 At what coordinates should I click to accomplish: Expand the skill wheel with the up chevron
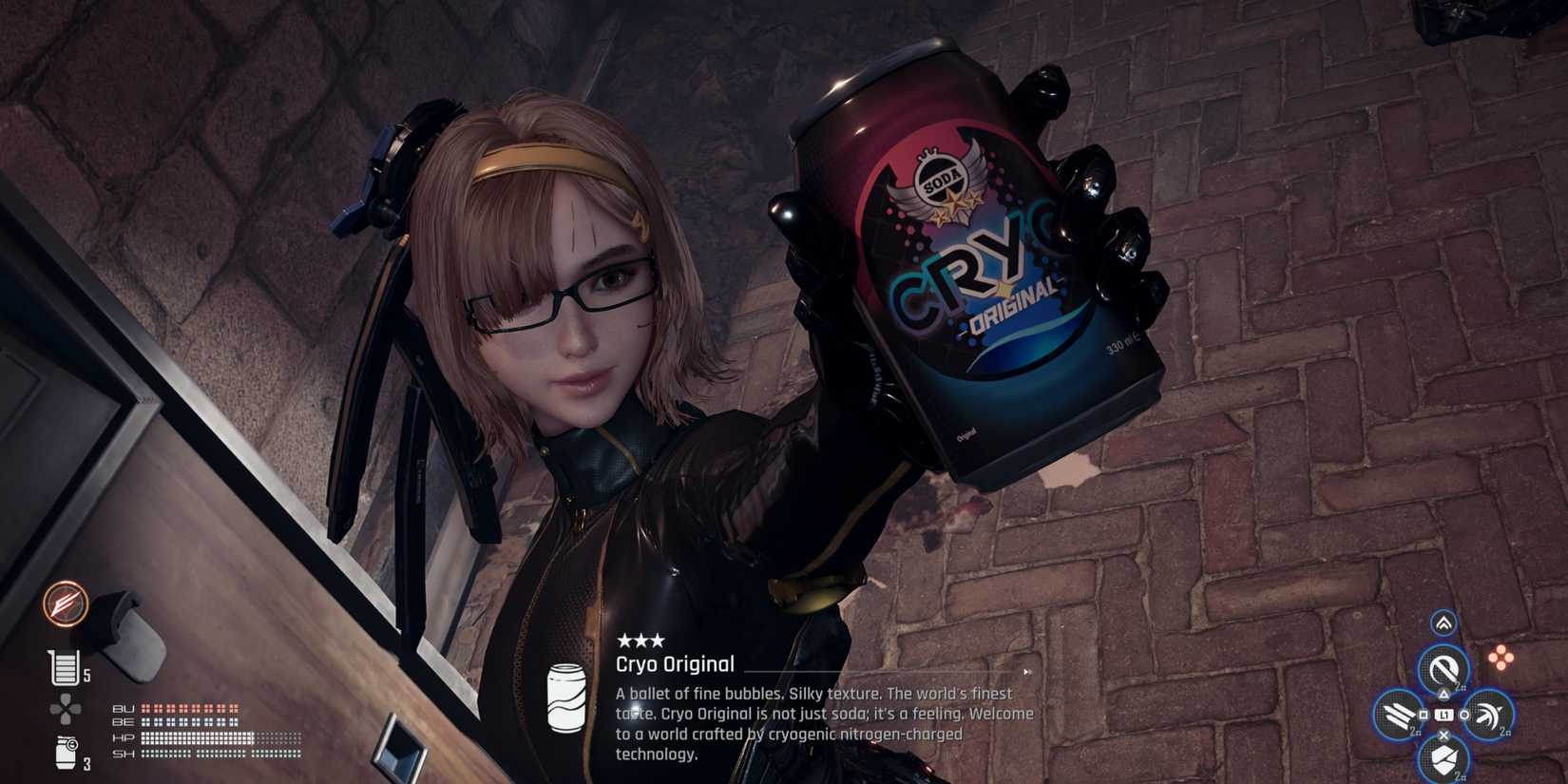pos(1445,622)
